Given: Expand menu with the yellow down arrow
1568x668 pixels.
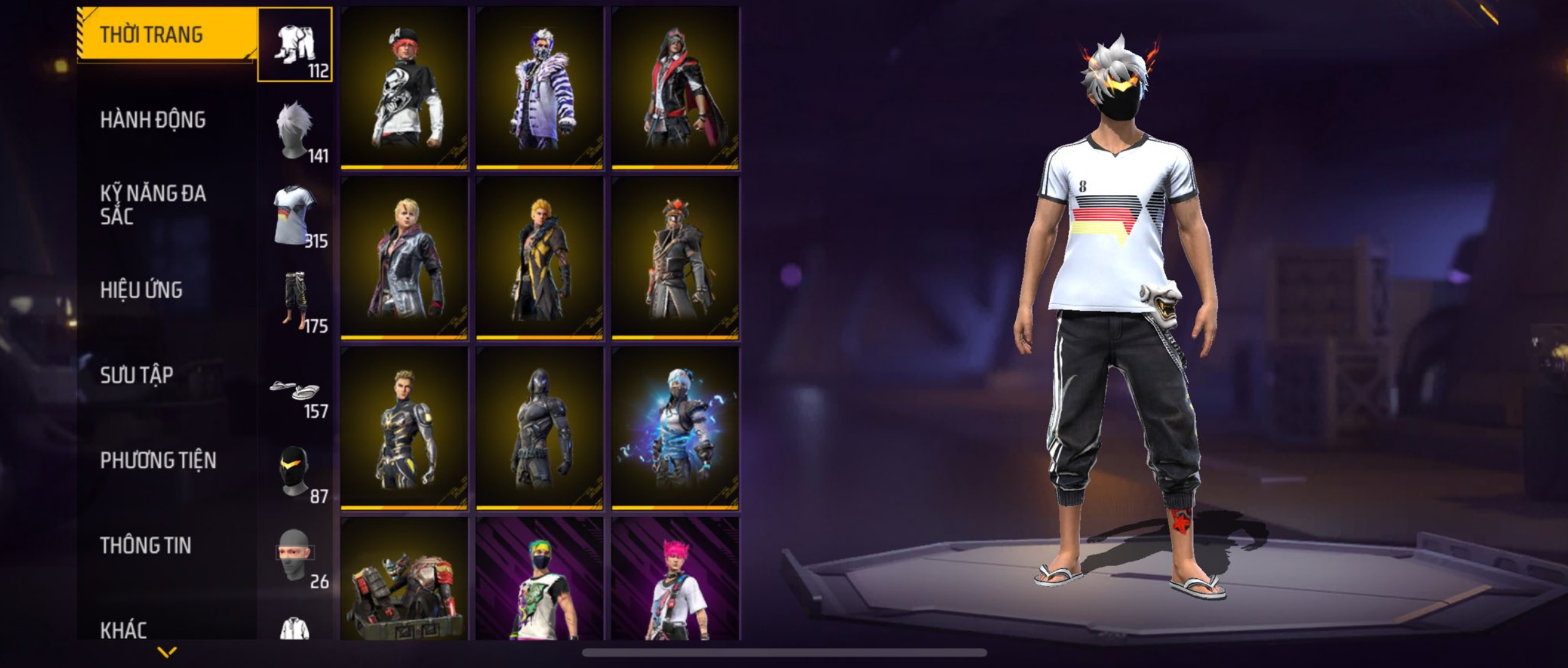Looking at the screenshot, I should pos(167,651).
